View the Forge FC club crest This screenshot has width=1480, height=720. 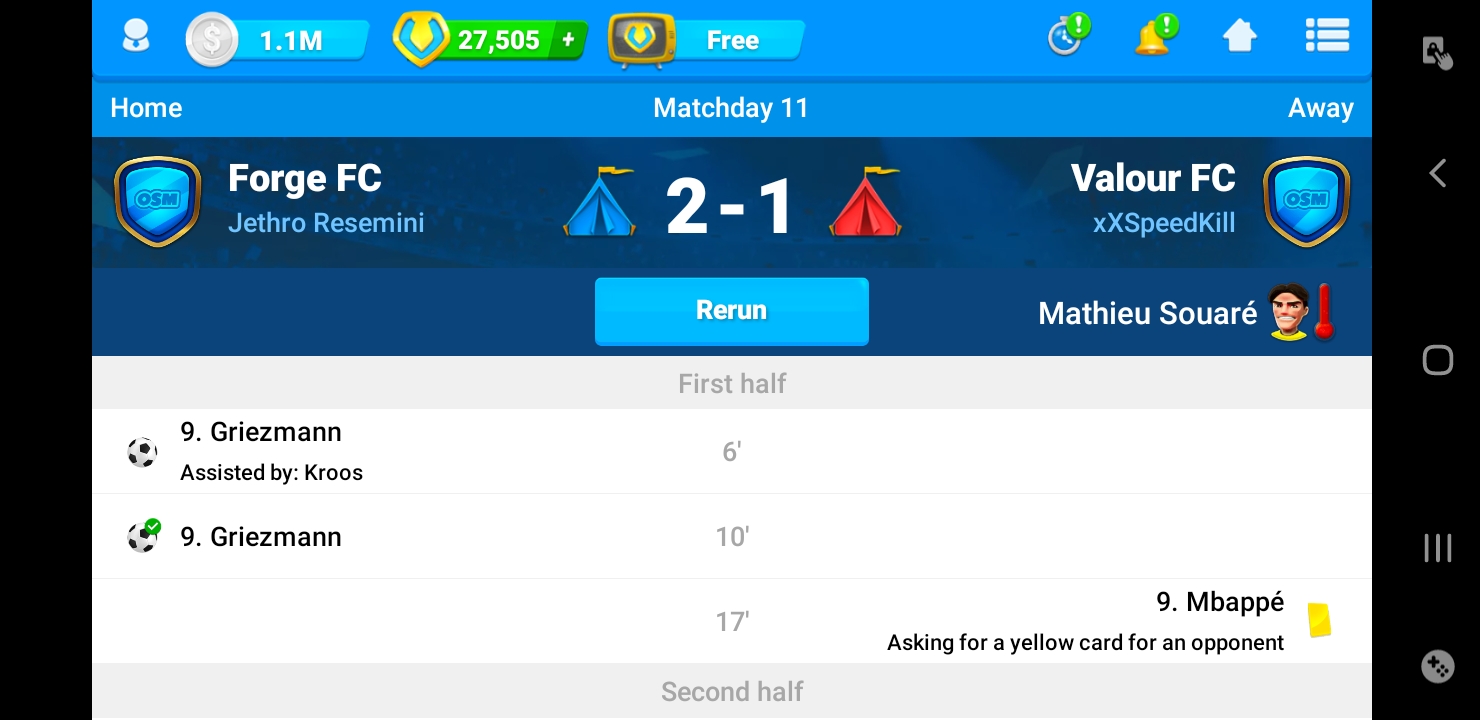pos(157,200)
